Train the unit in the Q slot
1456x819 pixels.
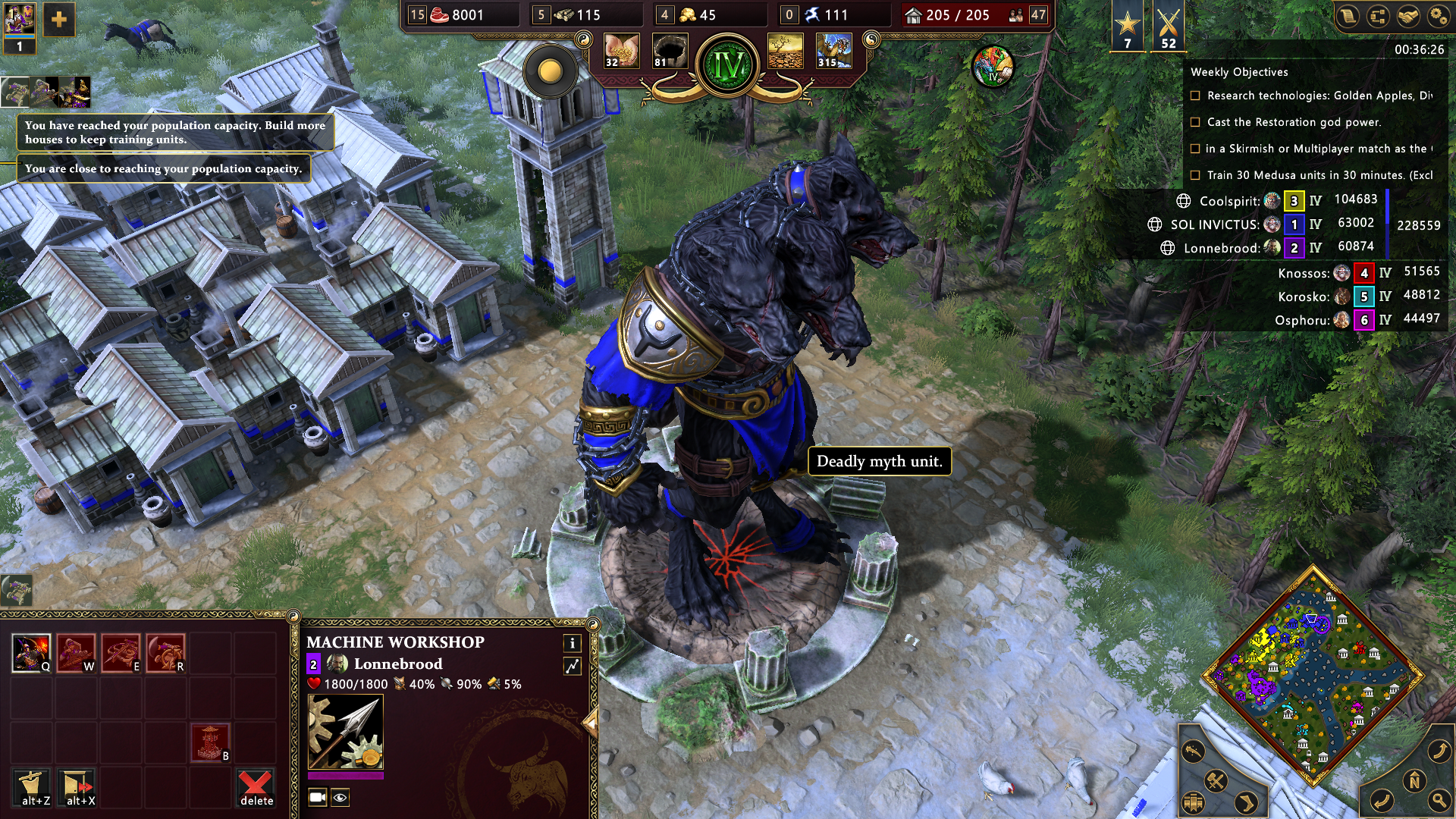click(31, 653)
